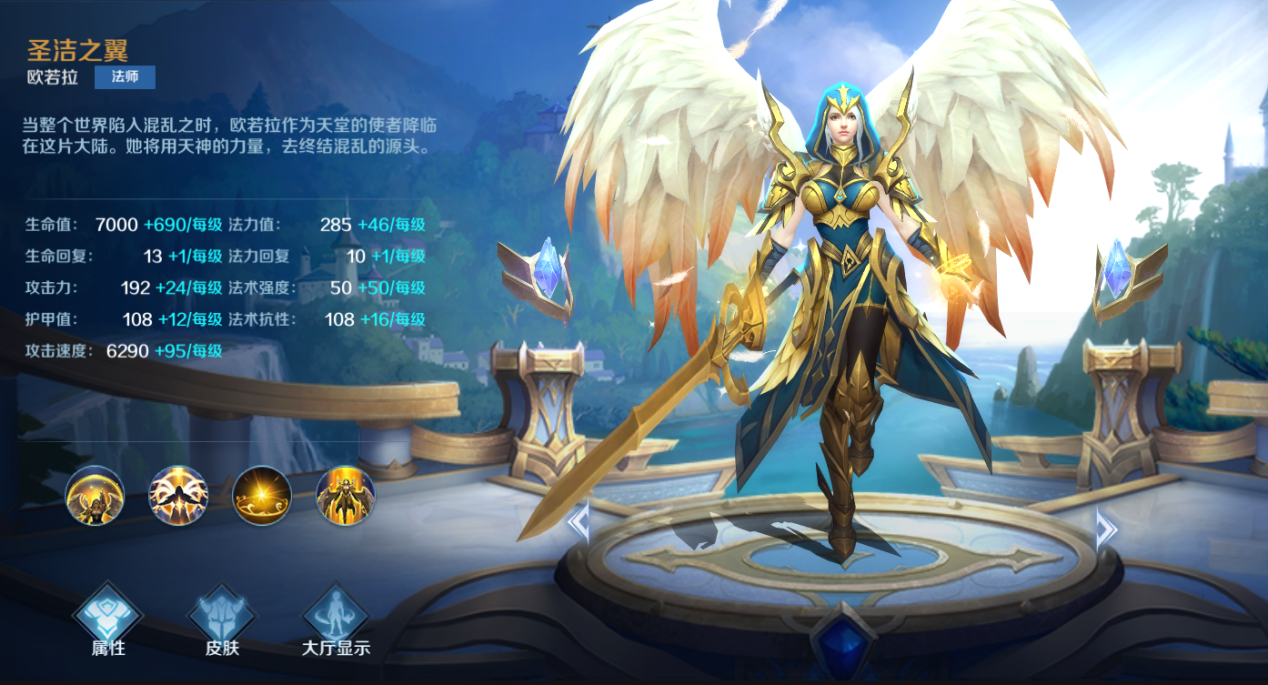Inspect the ascending angel light-pillar skill

pos(346,496)
